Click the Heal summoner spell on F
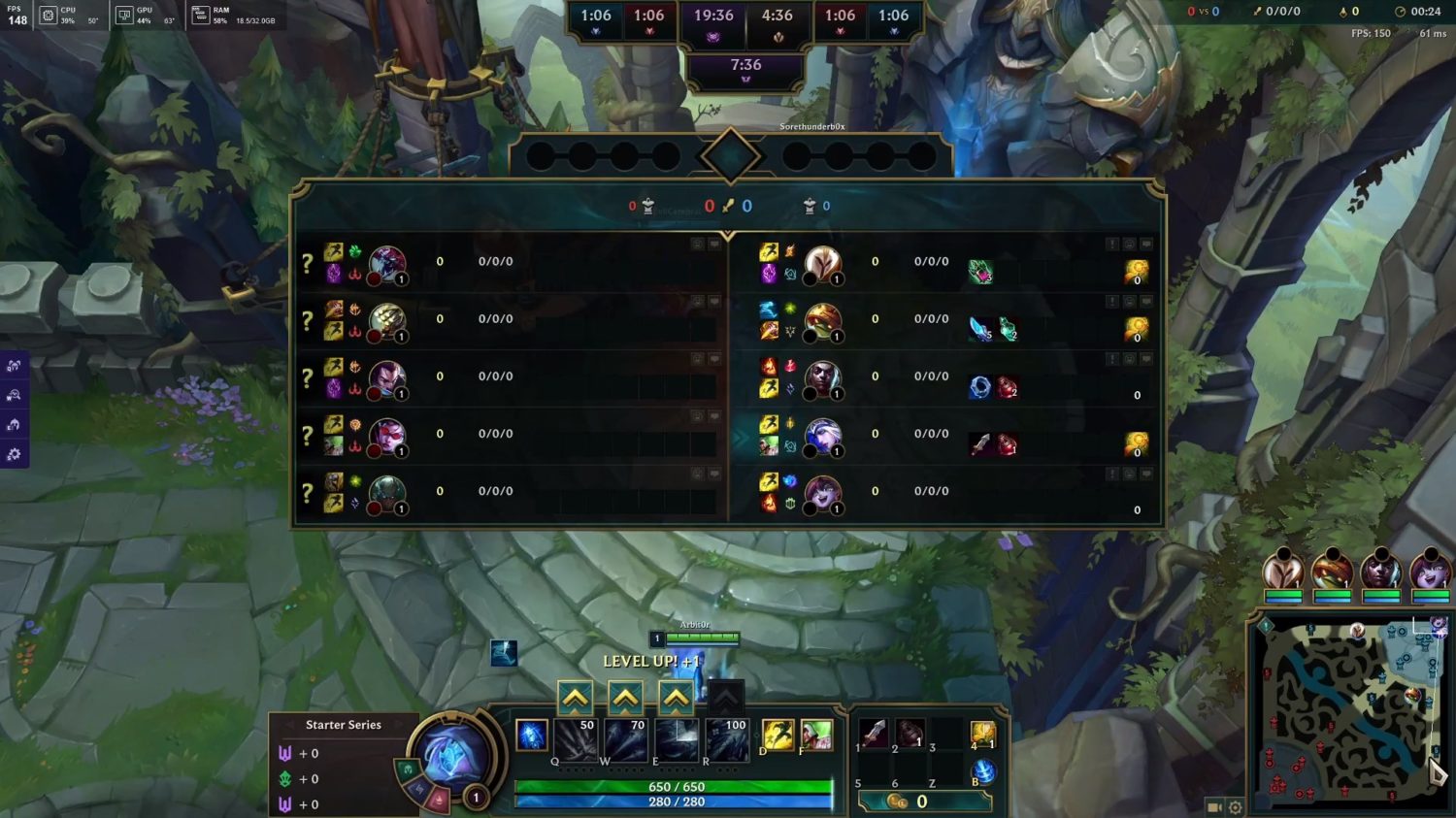 (818, 736)
